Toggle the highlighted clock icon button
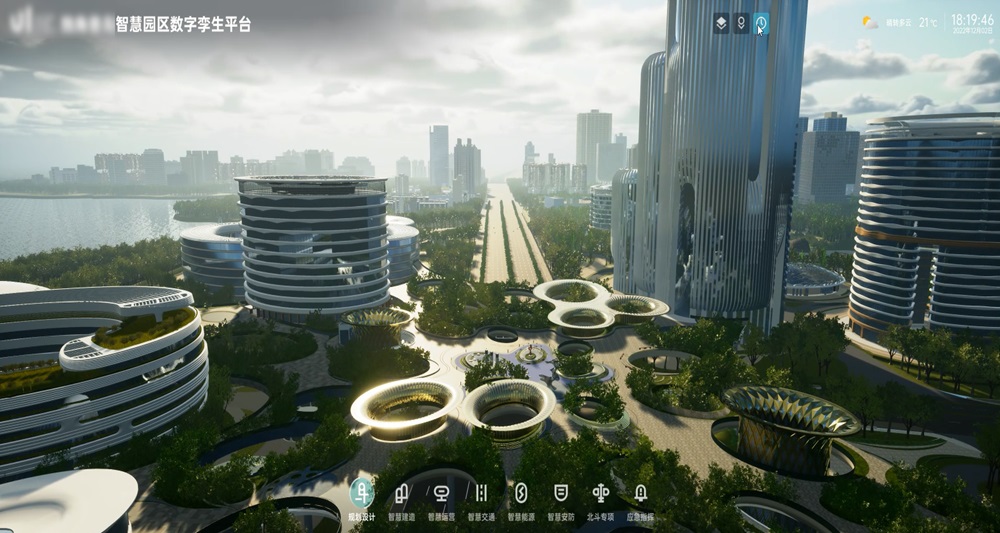Screen dimensions: 1000x533 point(761,22)
